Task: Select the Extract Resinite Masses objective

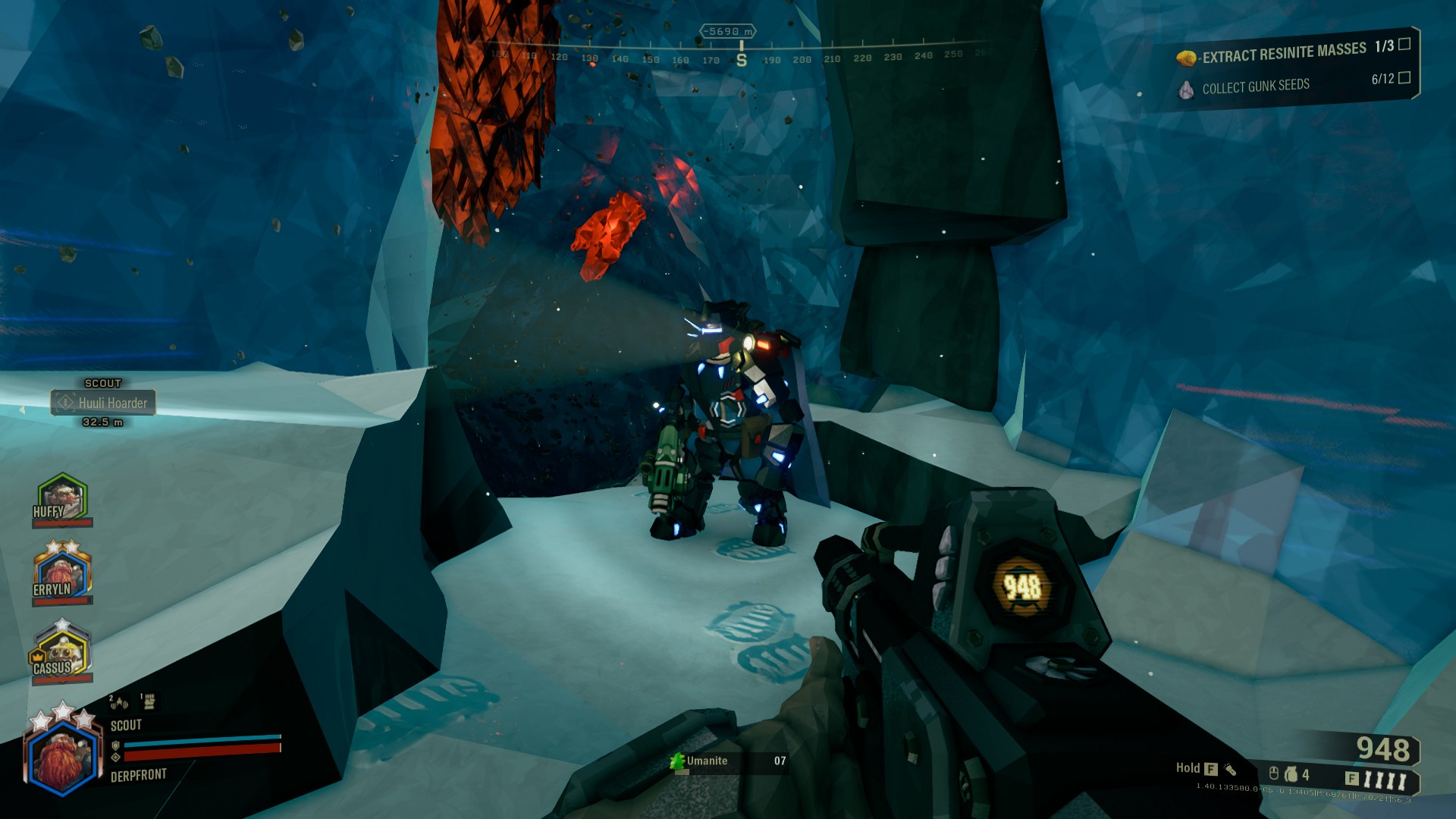Action: point(1283,53)
